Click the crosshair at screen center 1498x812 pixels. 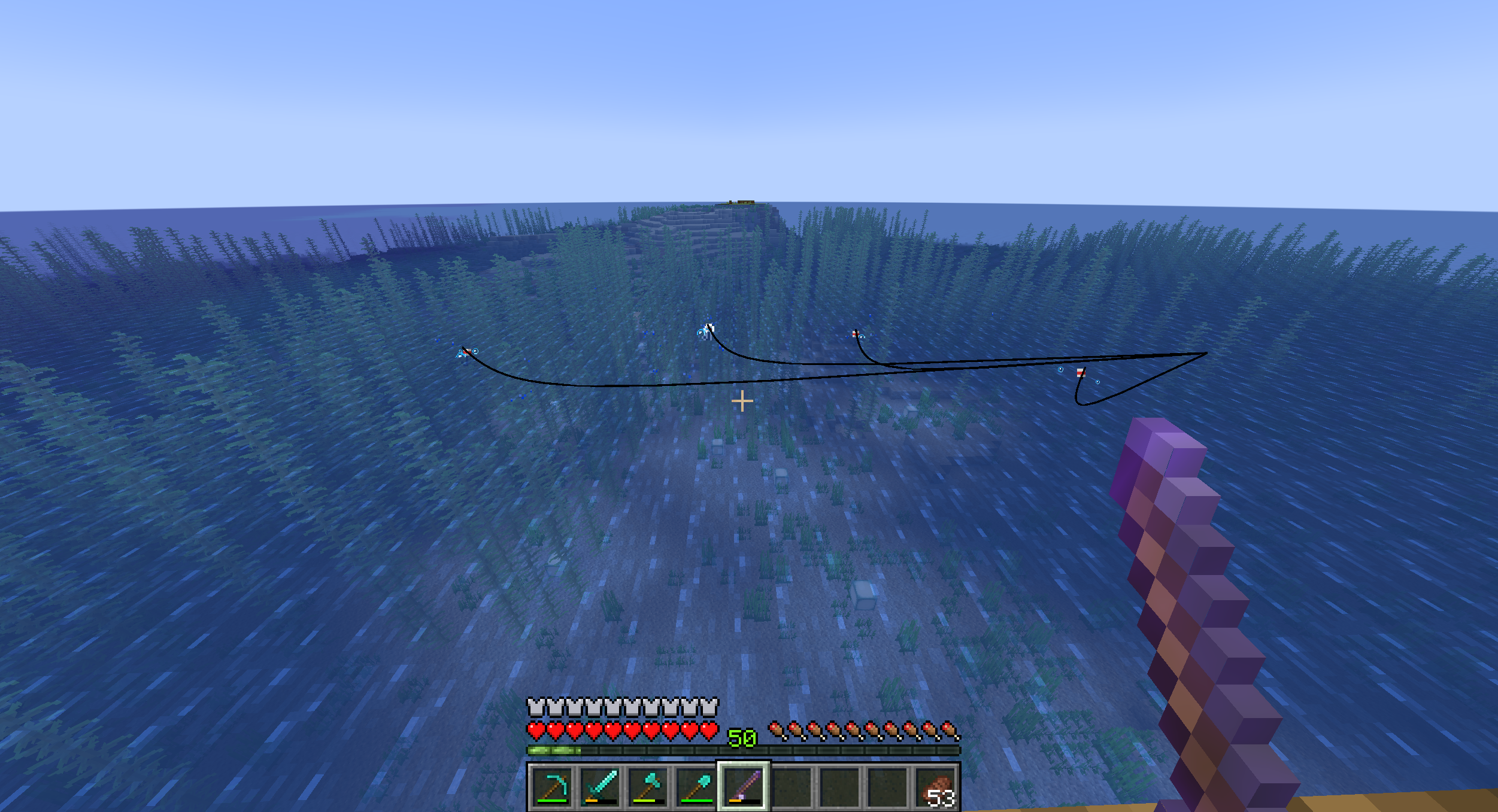(742, 400)
